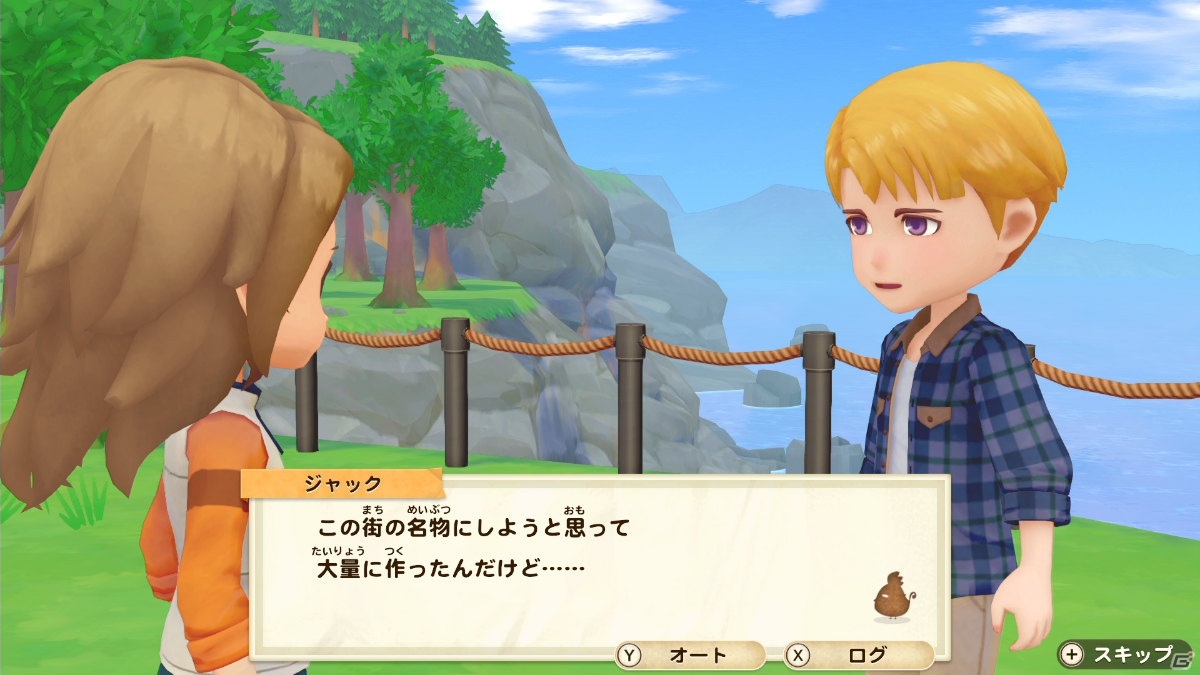Enable auto-advance with the オート button
1200x675 pixels.
pyautogui.click(x=690, y=656)
